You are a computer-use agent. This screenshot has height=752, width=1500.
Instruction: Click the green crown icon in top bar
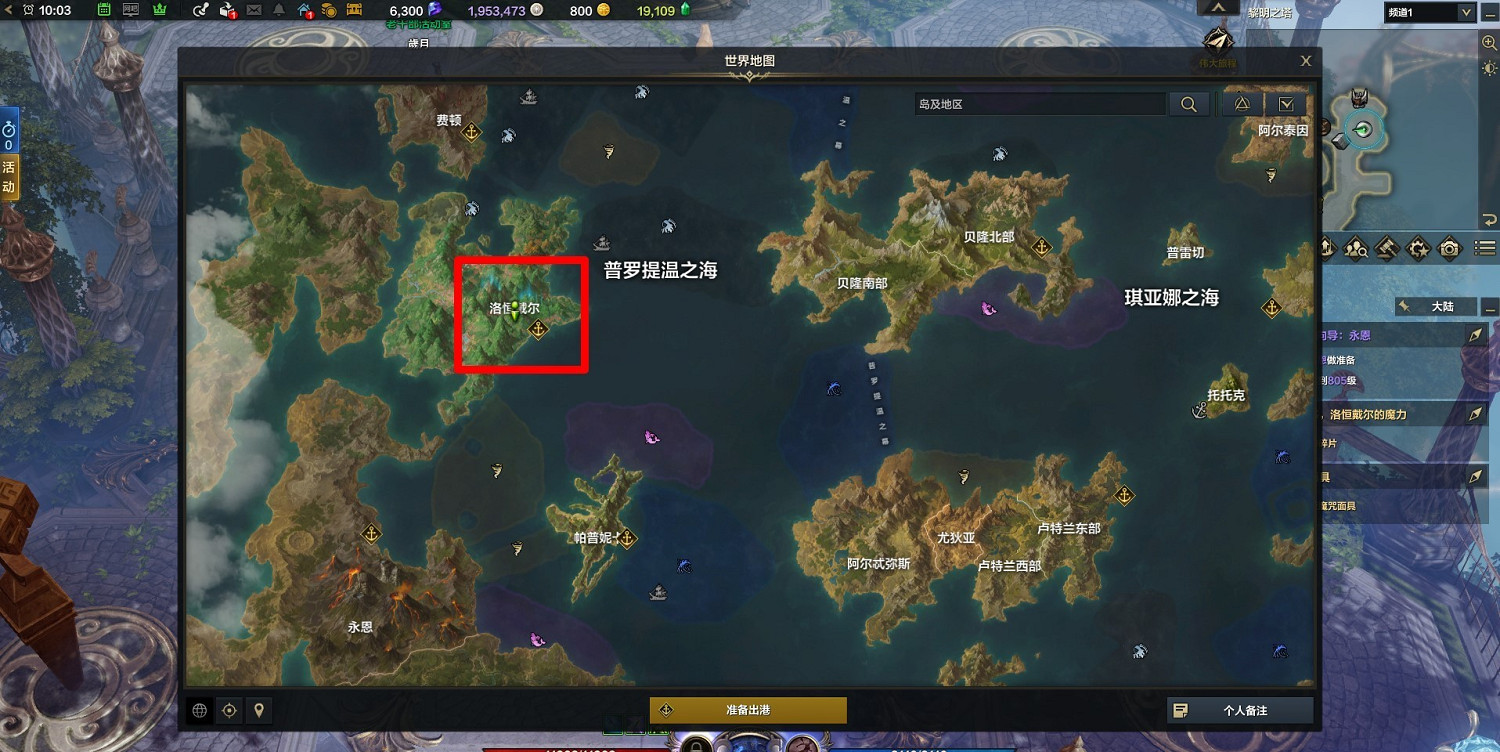point(158,11)
